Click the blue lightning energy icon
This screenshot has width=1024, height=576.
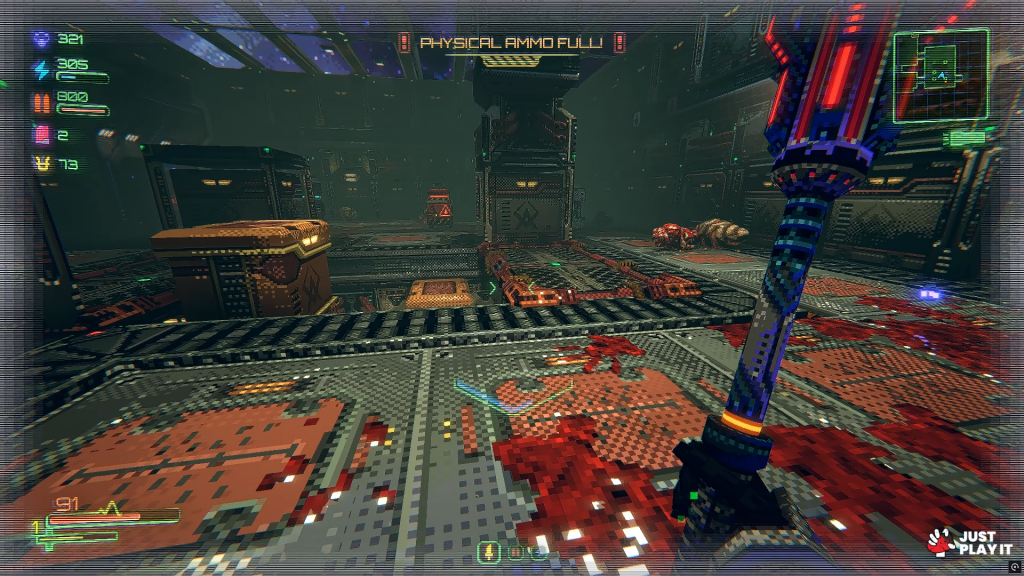[41, 69]
